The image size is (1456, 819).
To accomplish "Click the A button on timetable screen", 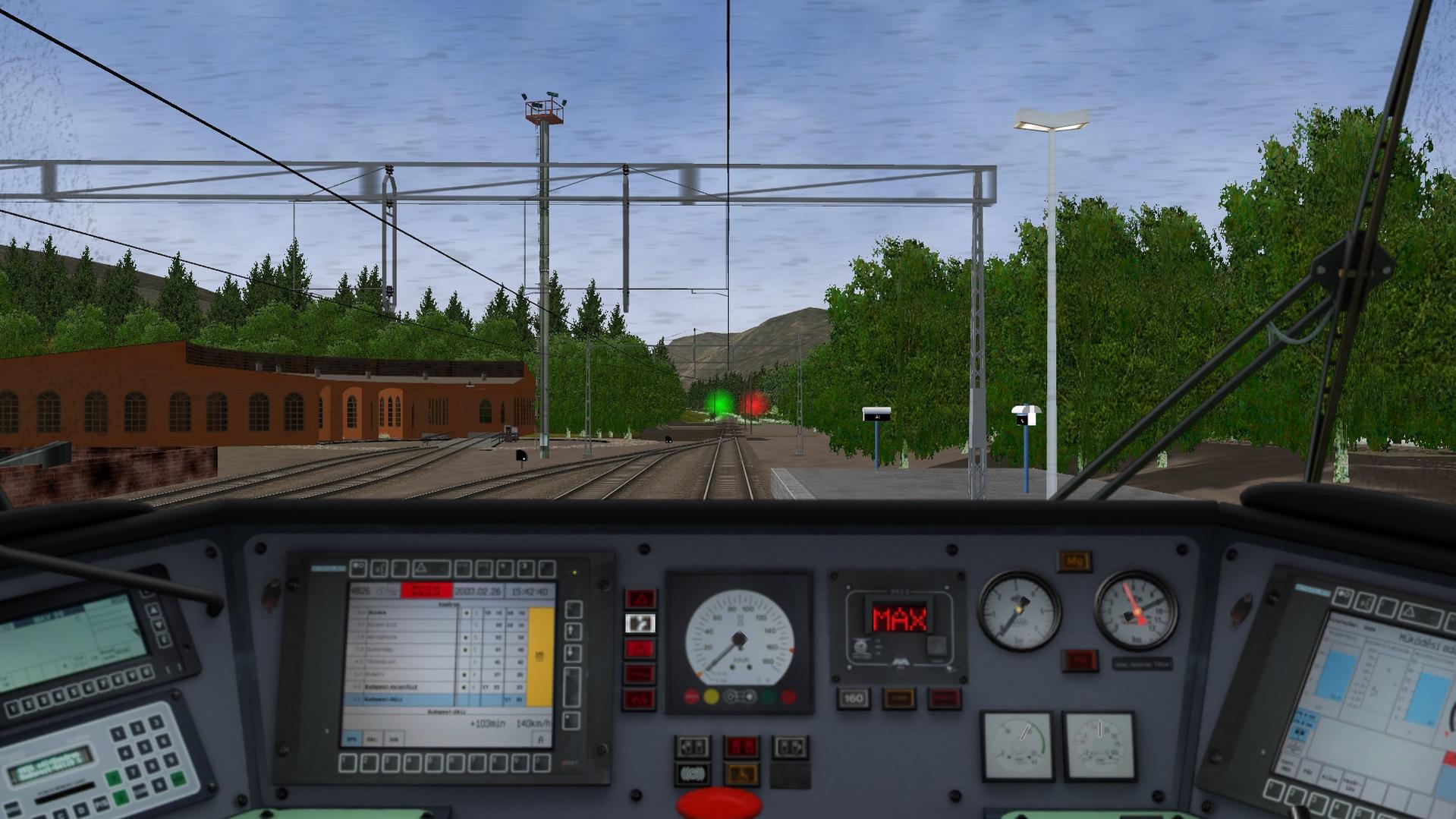I will (x=540, y=739).
